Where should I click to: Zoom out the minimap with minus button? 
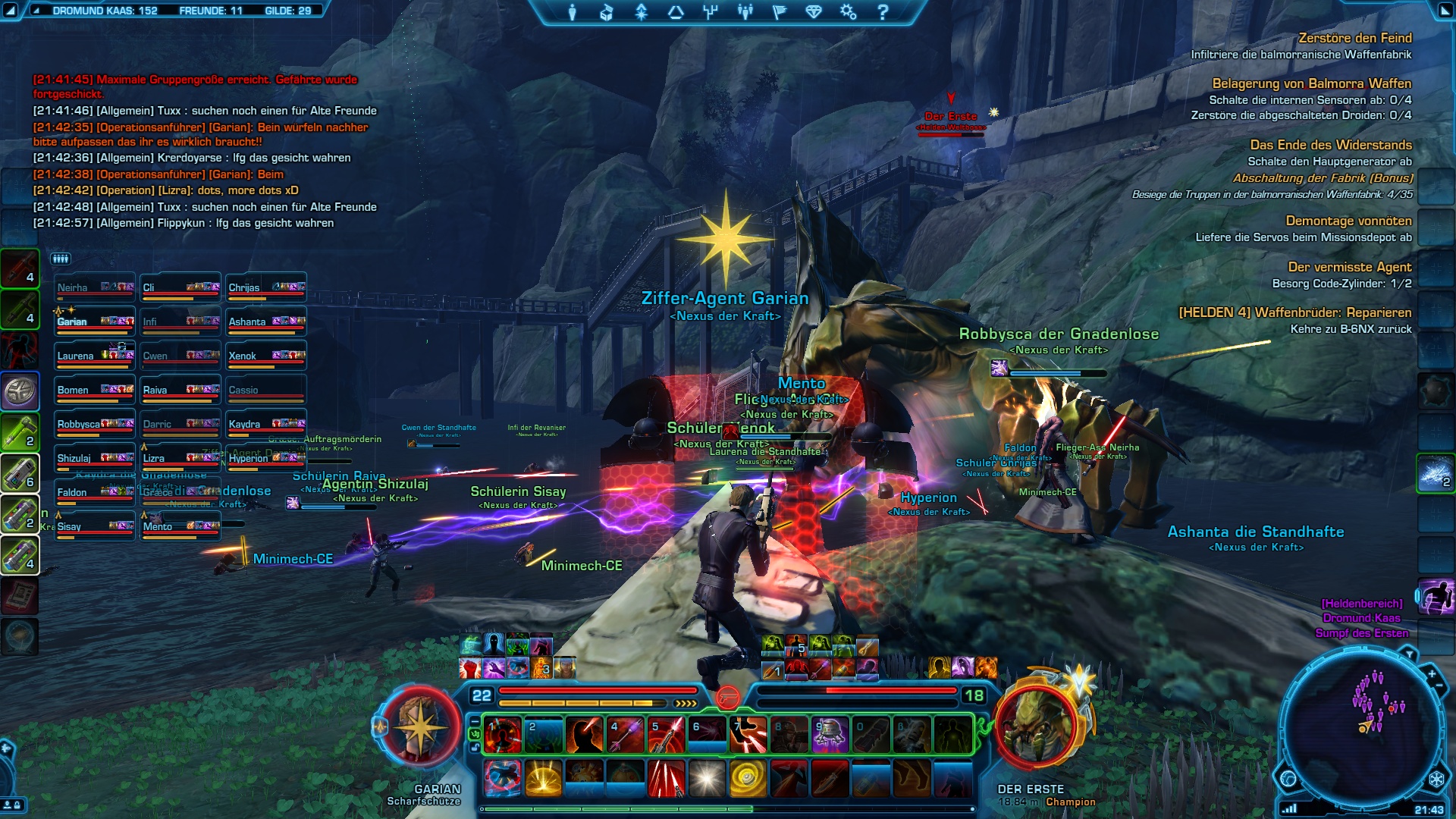coord(1439,686)
